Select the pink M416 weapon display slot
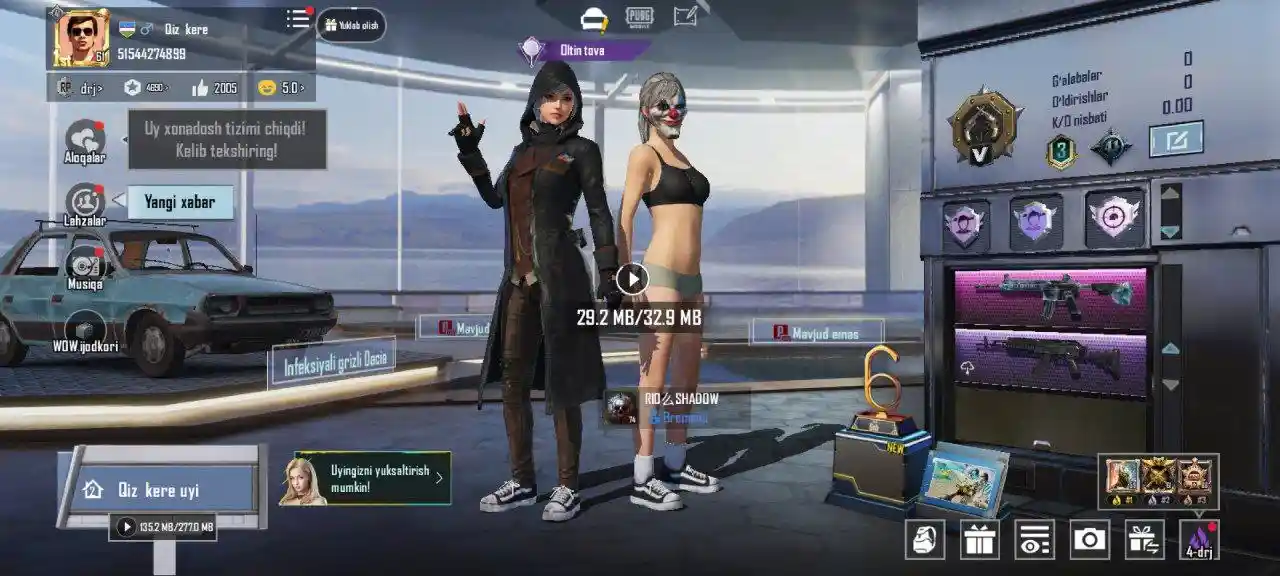Viewport: 1280px width, 576px height. tap(1050, 298)
